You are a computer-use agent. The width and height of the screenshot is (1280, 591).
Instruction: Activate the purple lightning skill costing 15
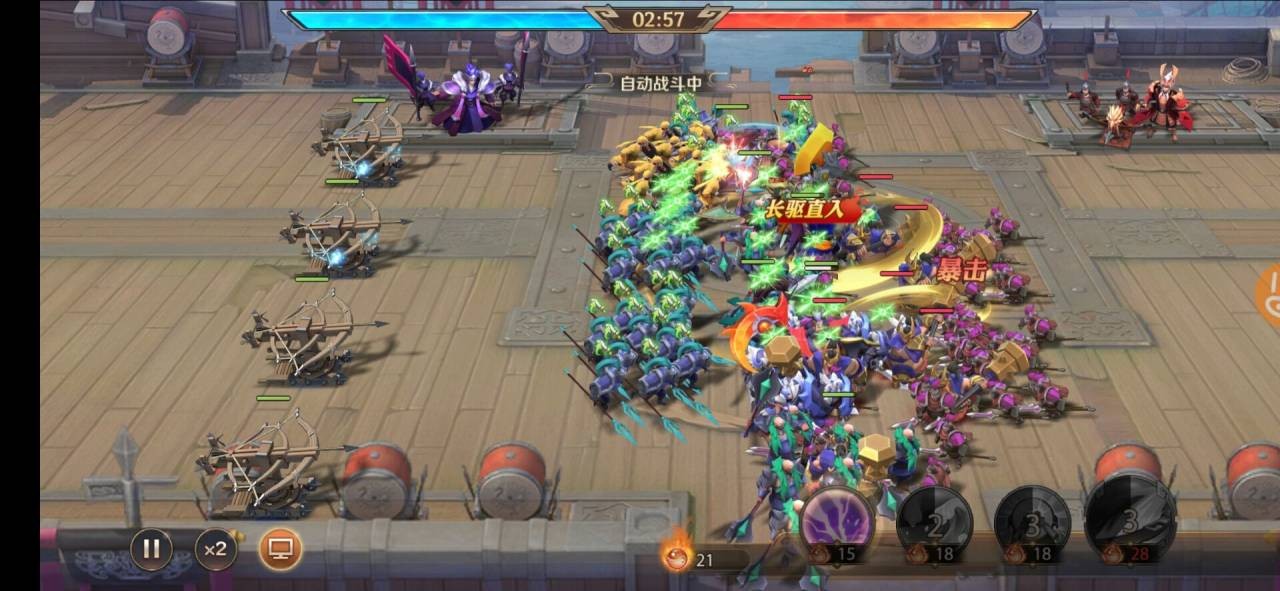[837, 524]
